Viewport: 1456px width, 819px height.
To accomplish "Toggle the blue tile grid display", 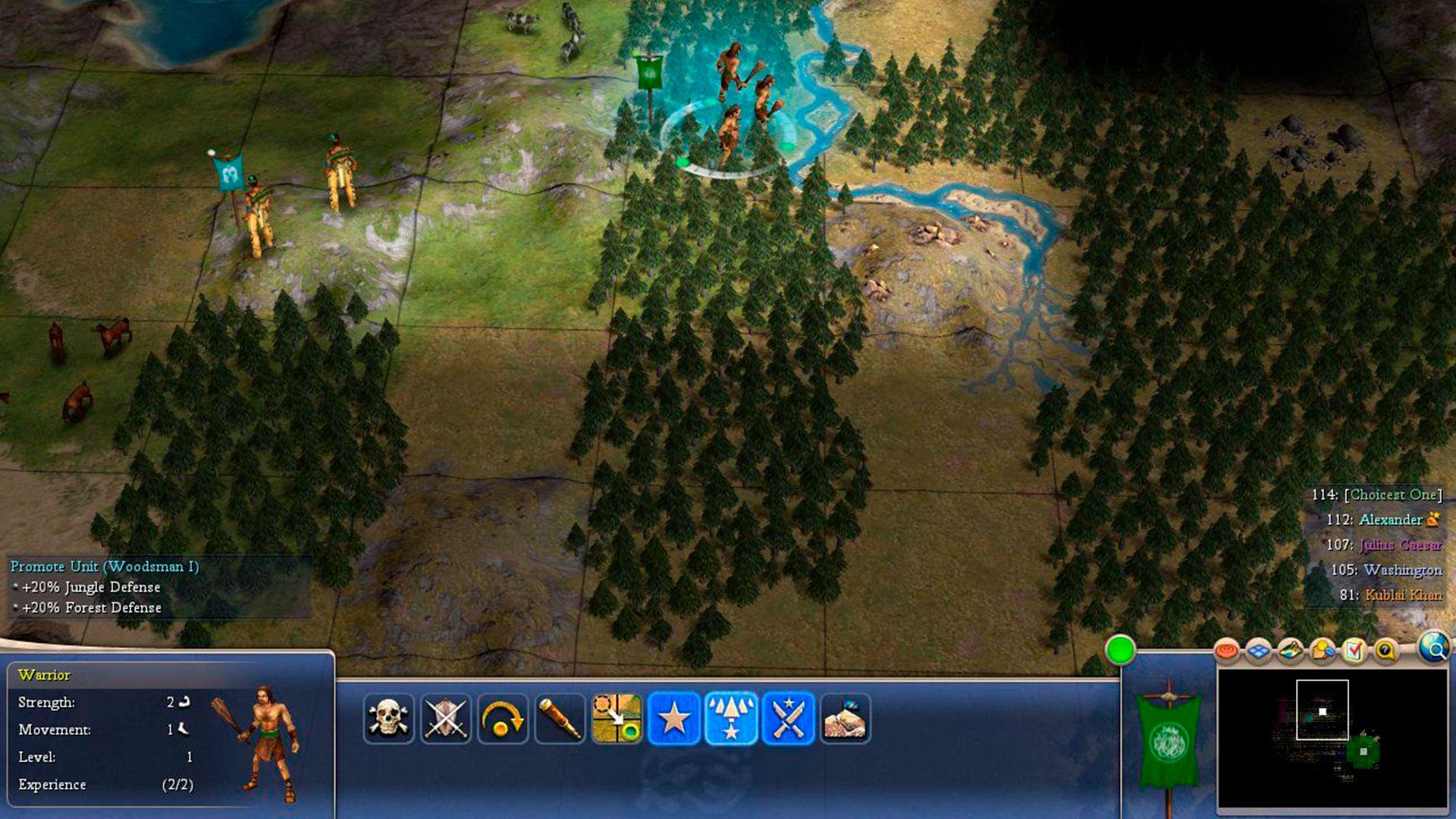I will [x=1259, y=651].
